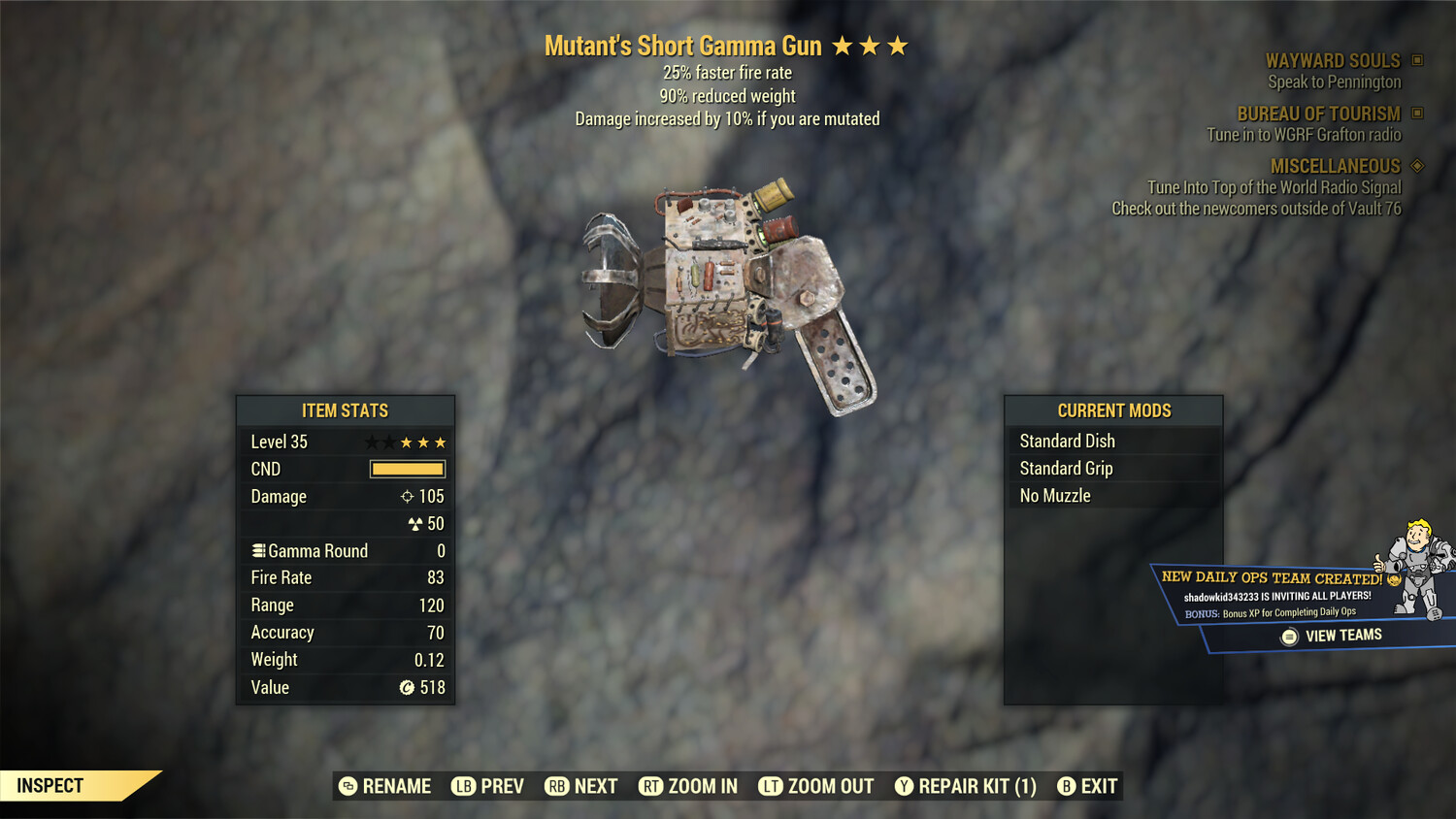Toggle the third star on the weapon name
1456x819 pixels.
pyautogui.click(x=895, y=45)
